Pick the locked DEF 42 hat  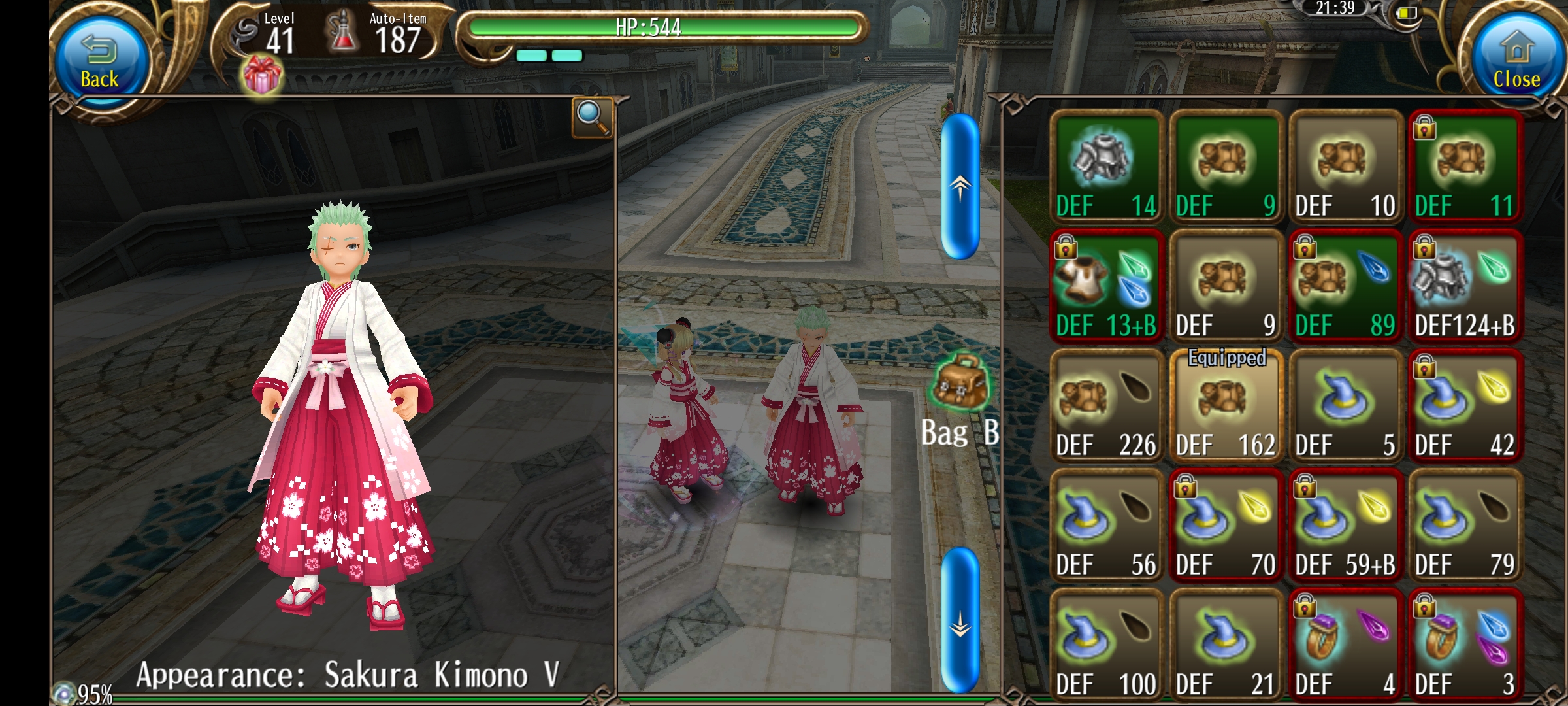[x=1465, y=406]
